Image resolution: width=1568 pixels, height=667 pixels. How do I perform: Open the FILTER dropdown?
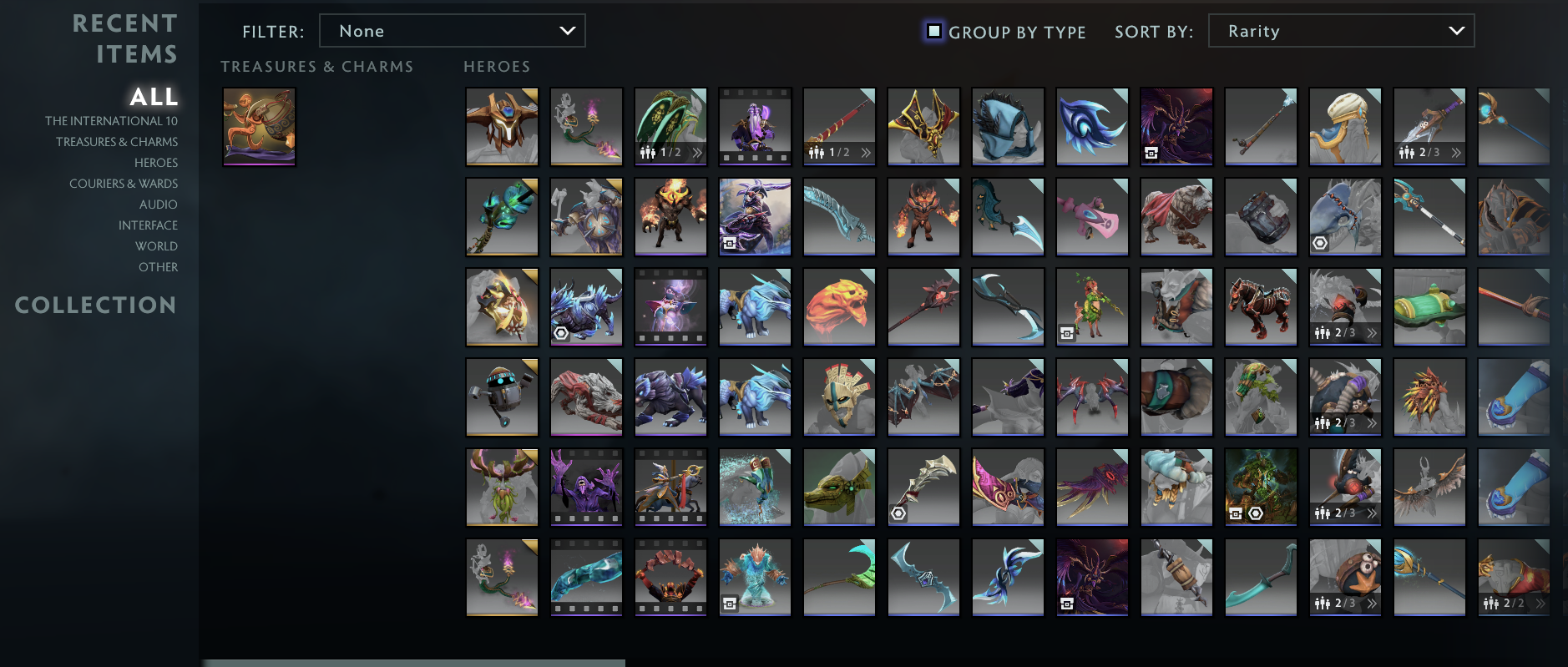click(x=453, y=30)
